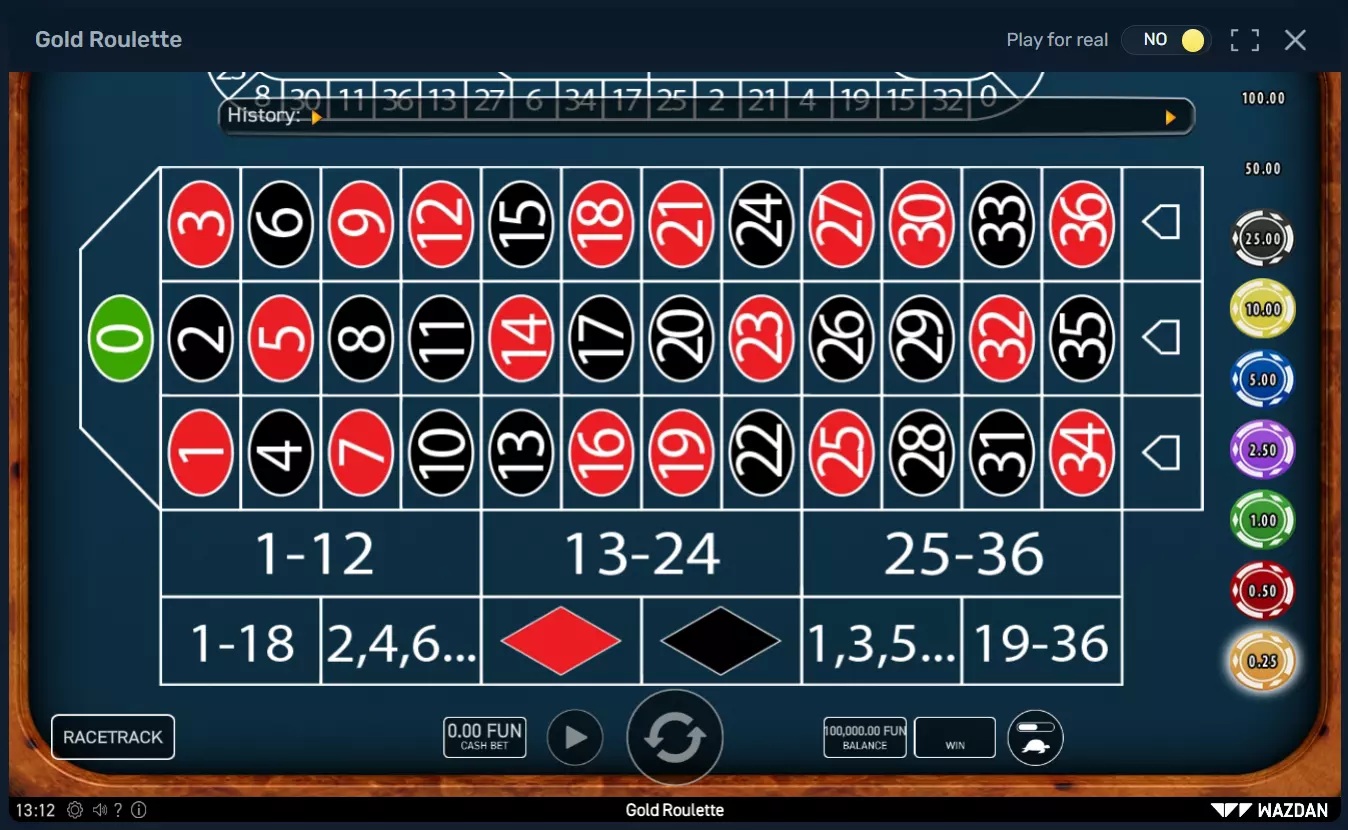The height and width of the screenshot is (830, 1348).
Task: Bet on the red diamond
Action: click(x=560, y=641)
